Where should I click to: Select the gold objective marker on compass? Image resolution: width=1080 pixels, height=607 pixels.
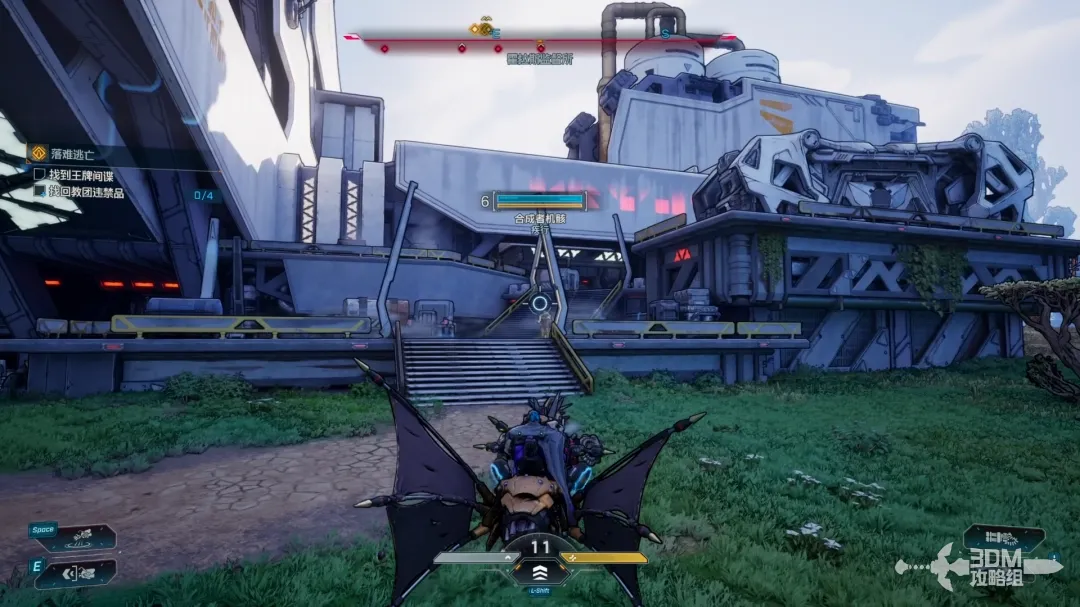click(x=485, y=28)
